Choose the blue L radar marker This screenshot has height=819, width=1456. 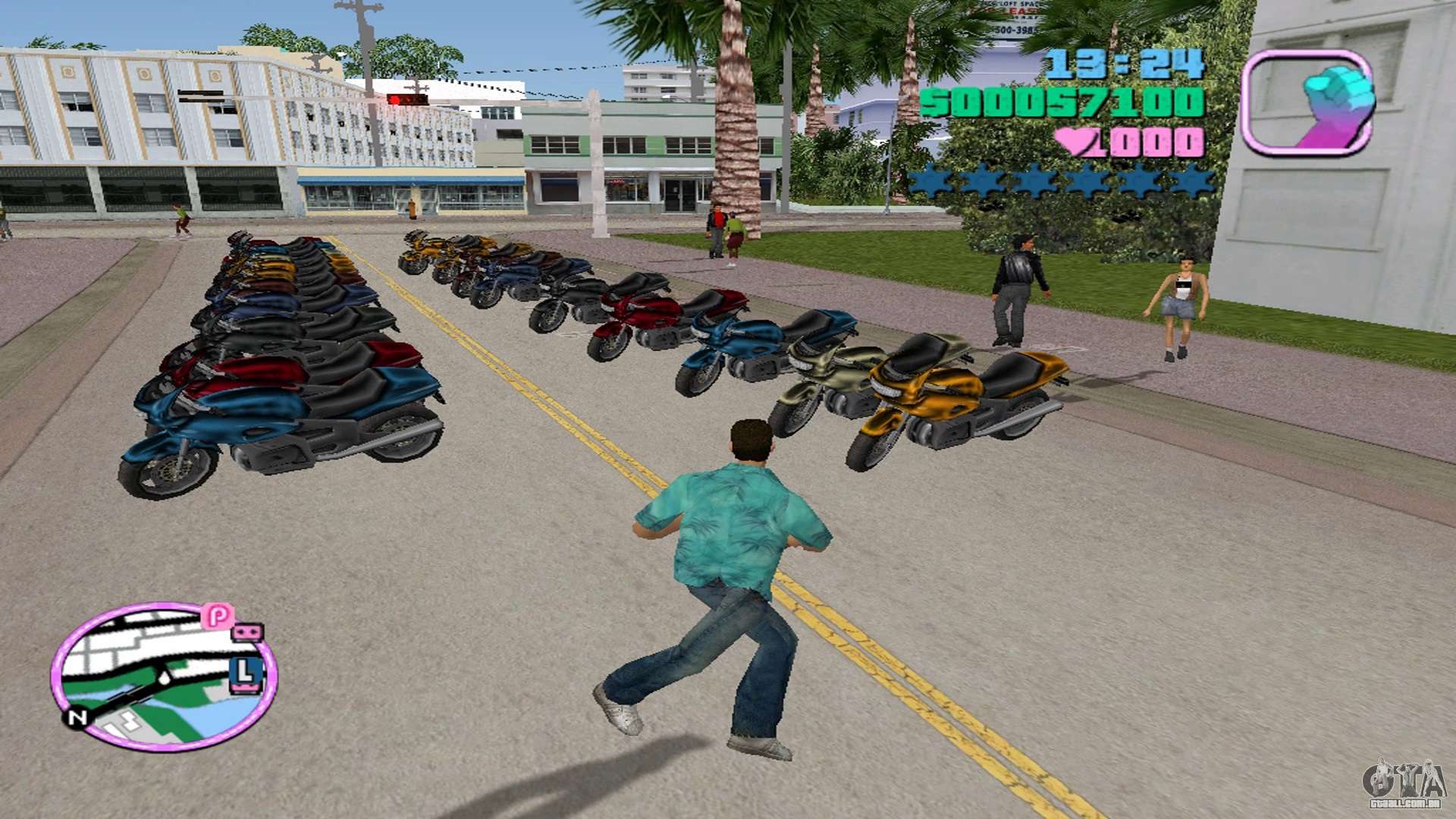(246, 673)
